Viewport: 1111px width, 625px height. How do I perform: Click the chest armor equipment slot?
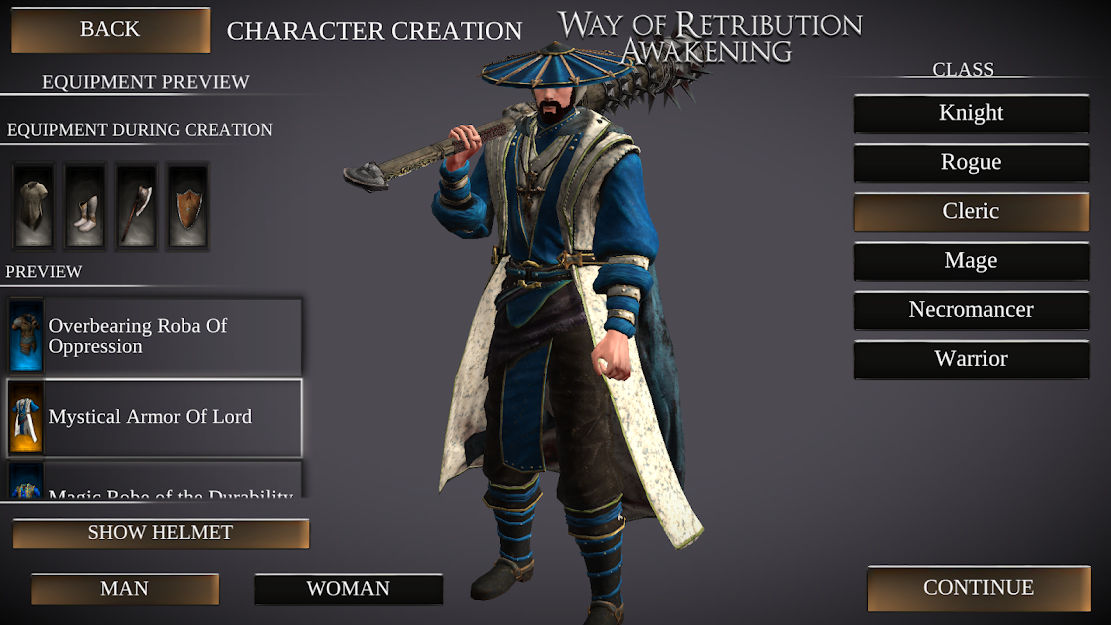pyautogui.click(x=34, y=206)
